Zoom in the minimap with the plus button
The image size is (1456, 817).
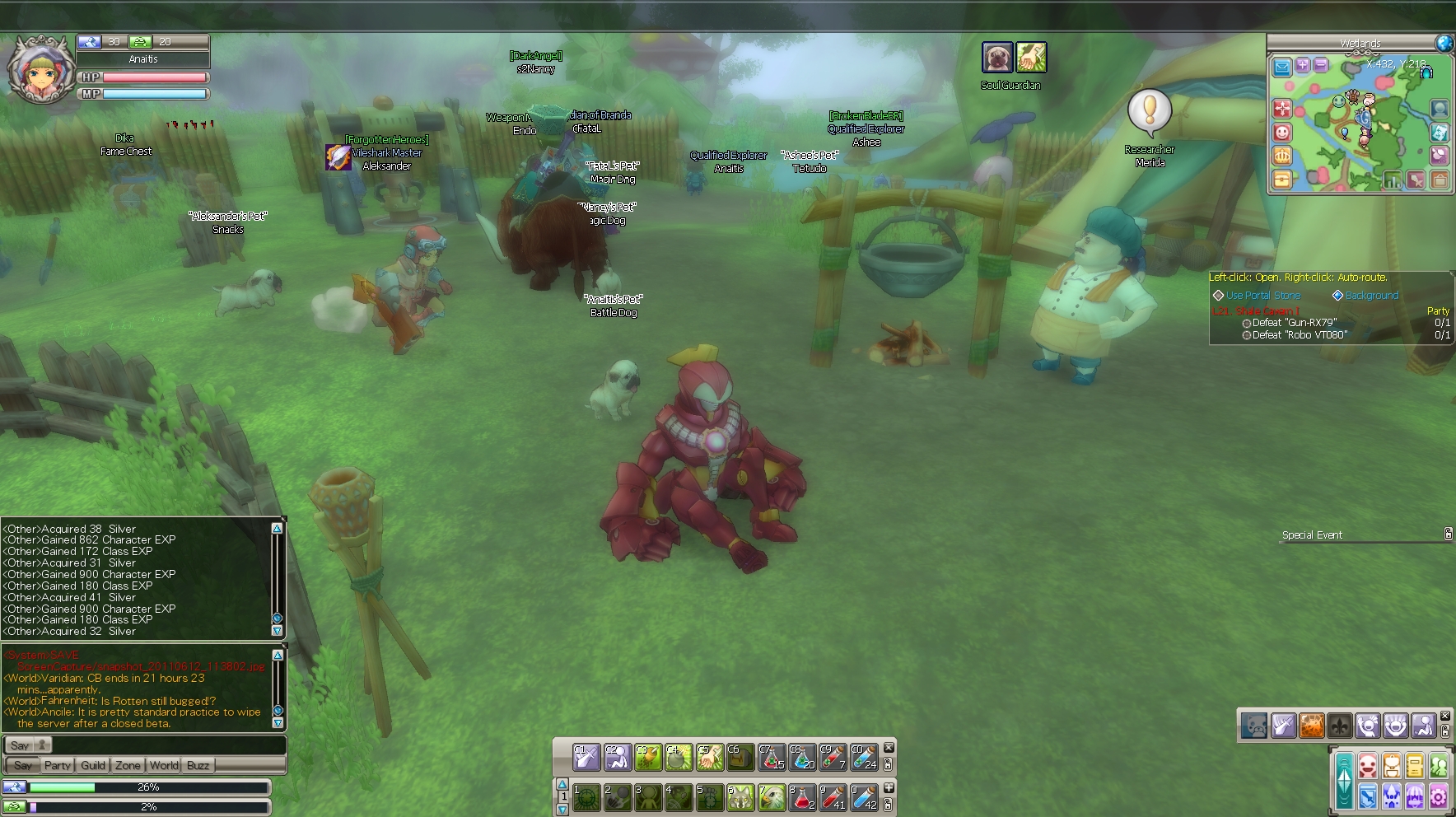[1302, 65]
